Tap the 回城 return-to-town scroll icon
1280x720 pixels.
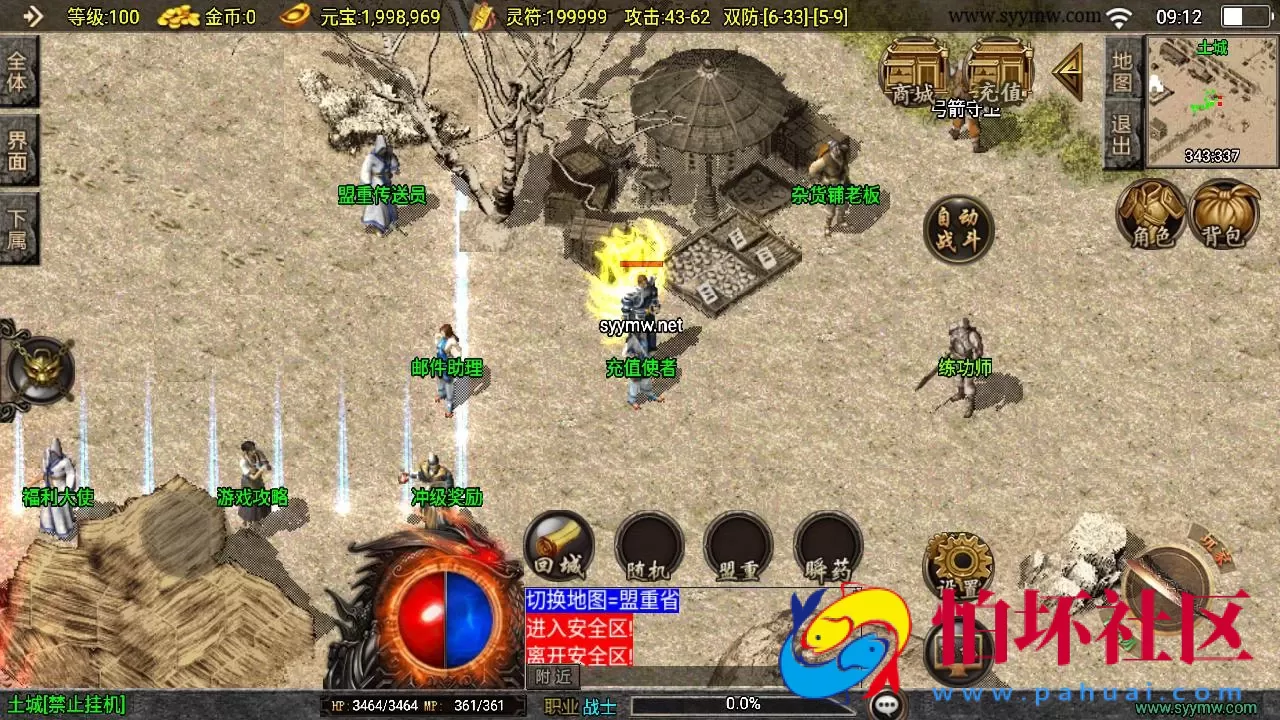click(x=558, y=545)
